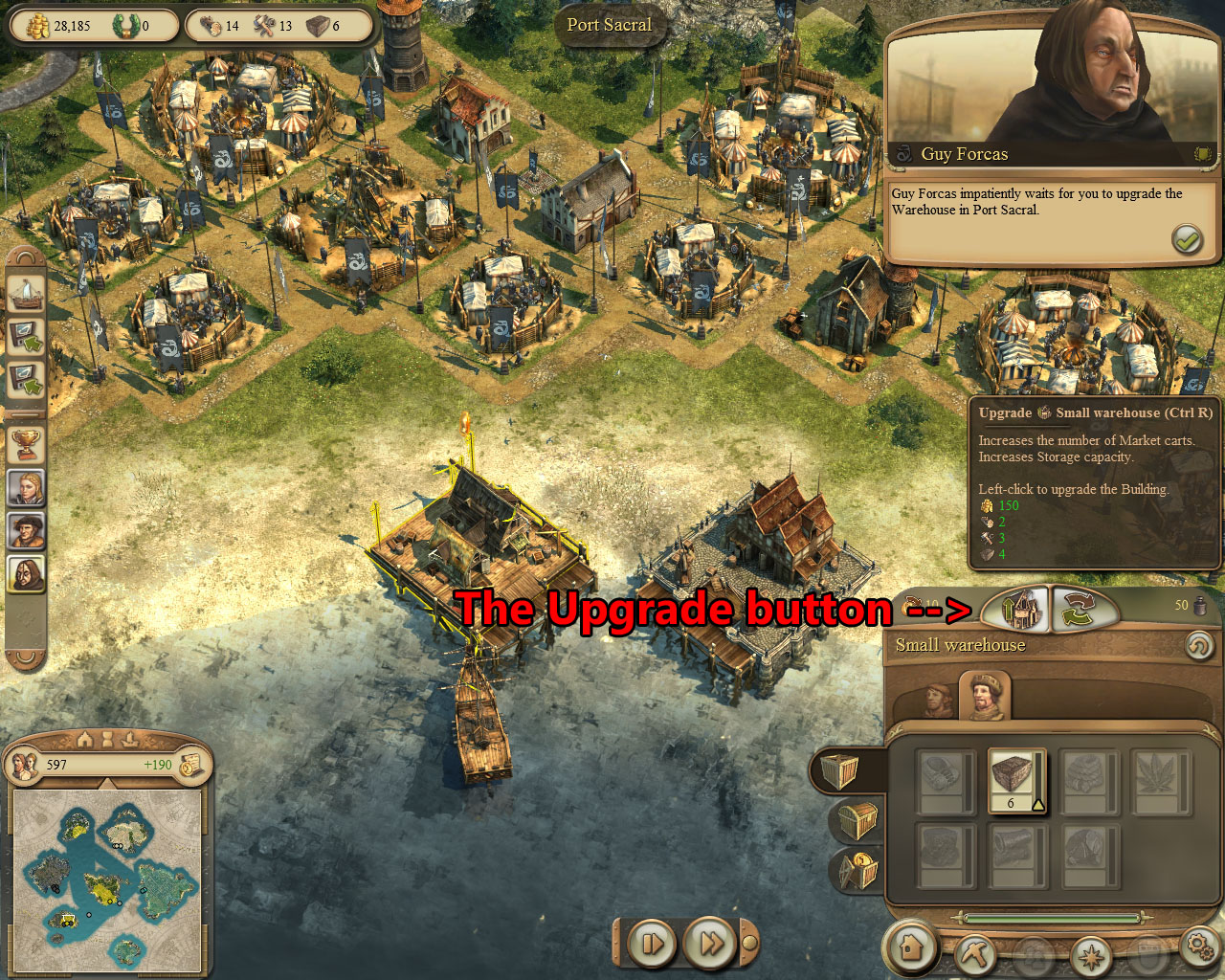Select the hooded Guy Forcas portrait in sidebar
Image resolution: width=1225 pixels, height=980 pixels.
click(26, 573)
